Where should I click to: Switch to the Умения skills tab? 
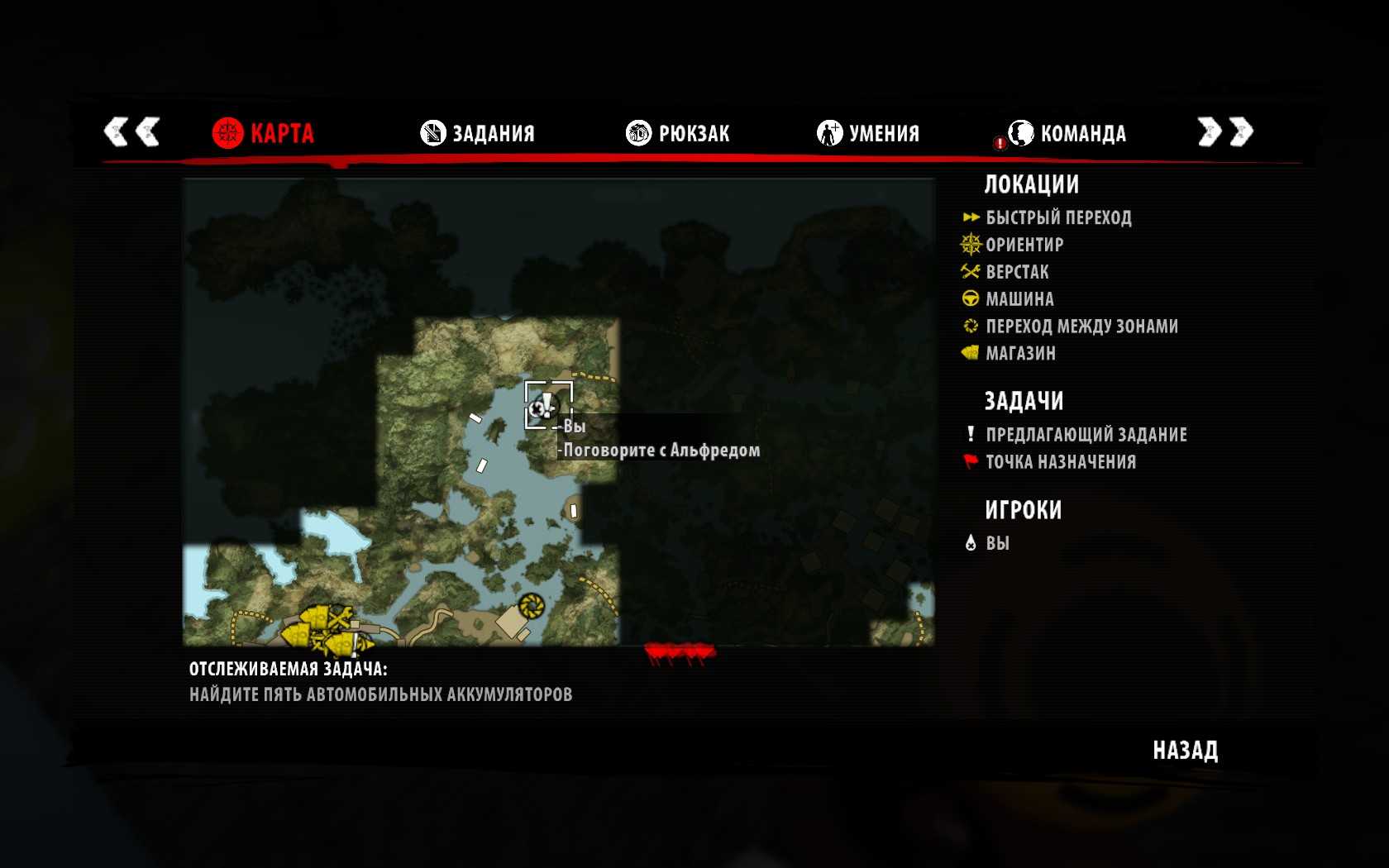tap(868, 133)
